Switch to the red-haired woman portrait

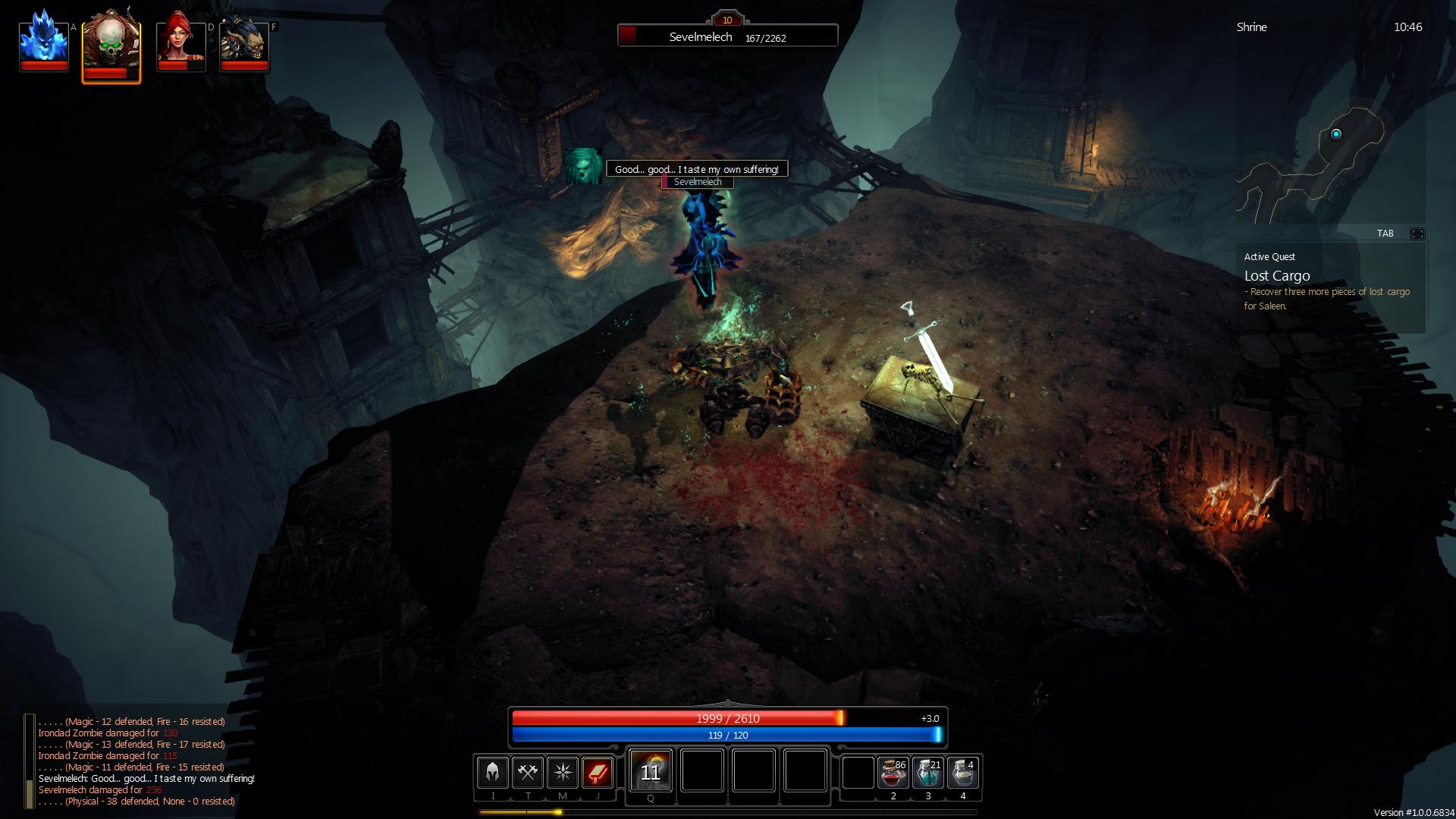tap(180, 43)
